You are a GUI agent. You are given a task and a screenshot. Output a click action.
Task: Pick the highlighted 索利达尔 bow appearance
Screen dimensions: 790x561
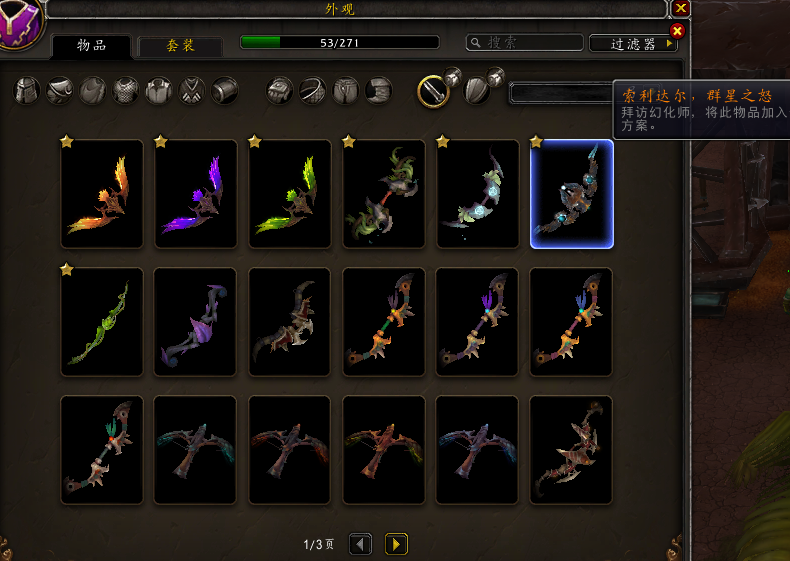pyautogui.click(x=572, y=194)
